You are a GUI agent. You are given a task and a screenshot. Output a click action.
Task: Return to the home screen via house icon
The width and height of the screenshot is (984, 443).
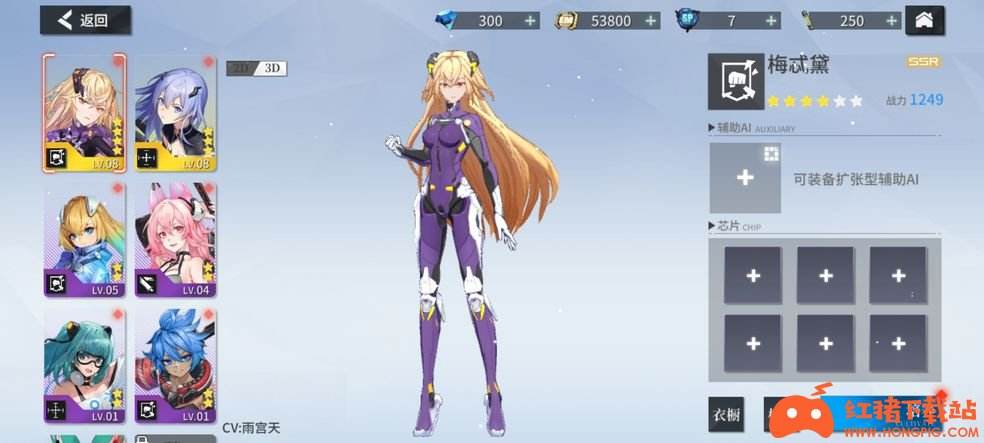923,20
